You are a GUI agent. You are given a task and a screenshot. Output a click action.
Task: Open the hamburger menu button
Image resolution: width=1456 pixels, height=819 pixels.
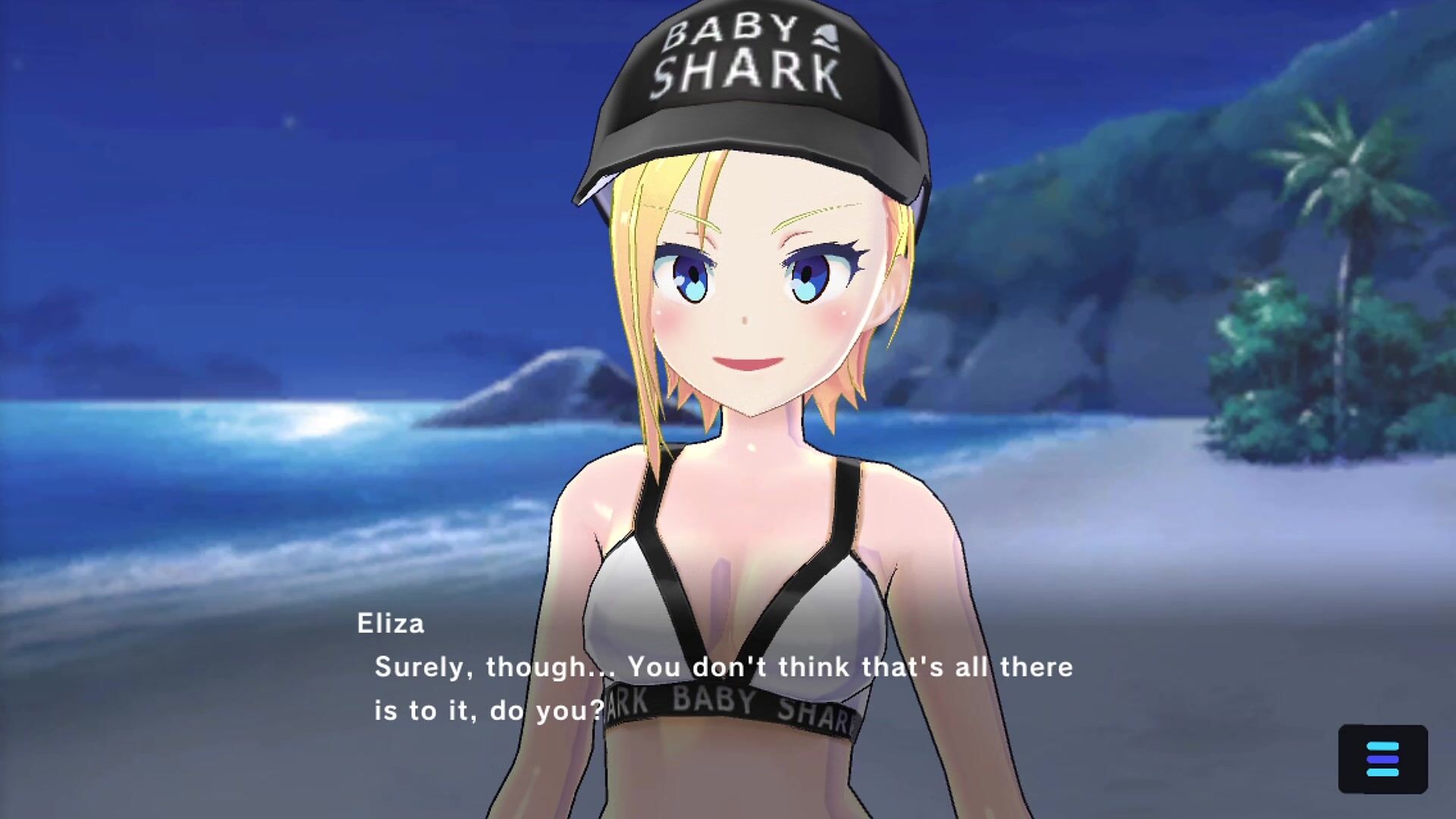point(1382,759)
